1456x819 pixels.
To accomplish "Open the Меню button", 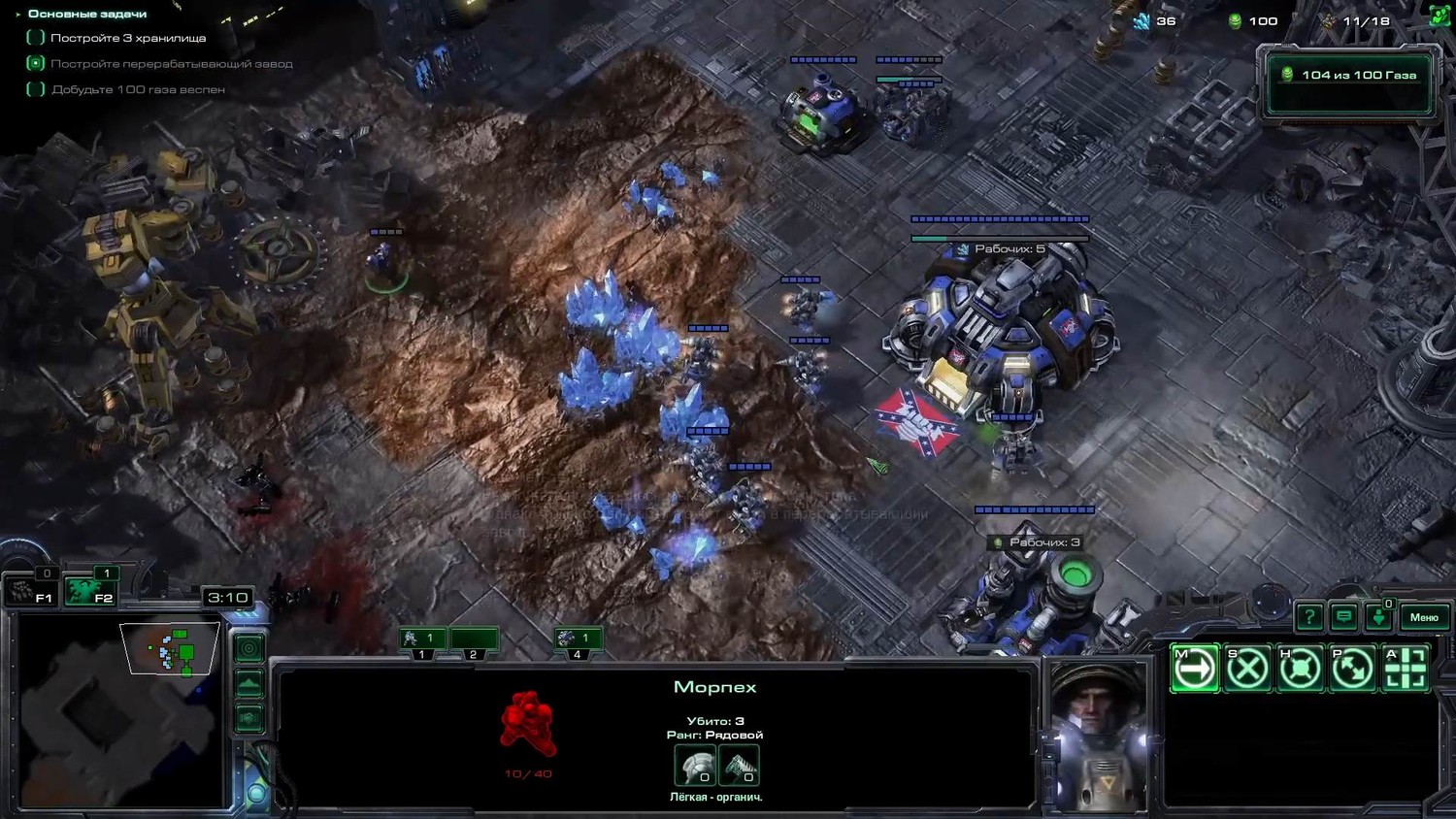I will point(1423,617).
